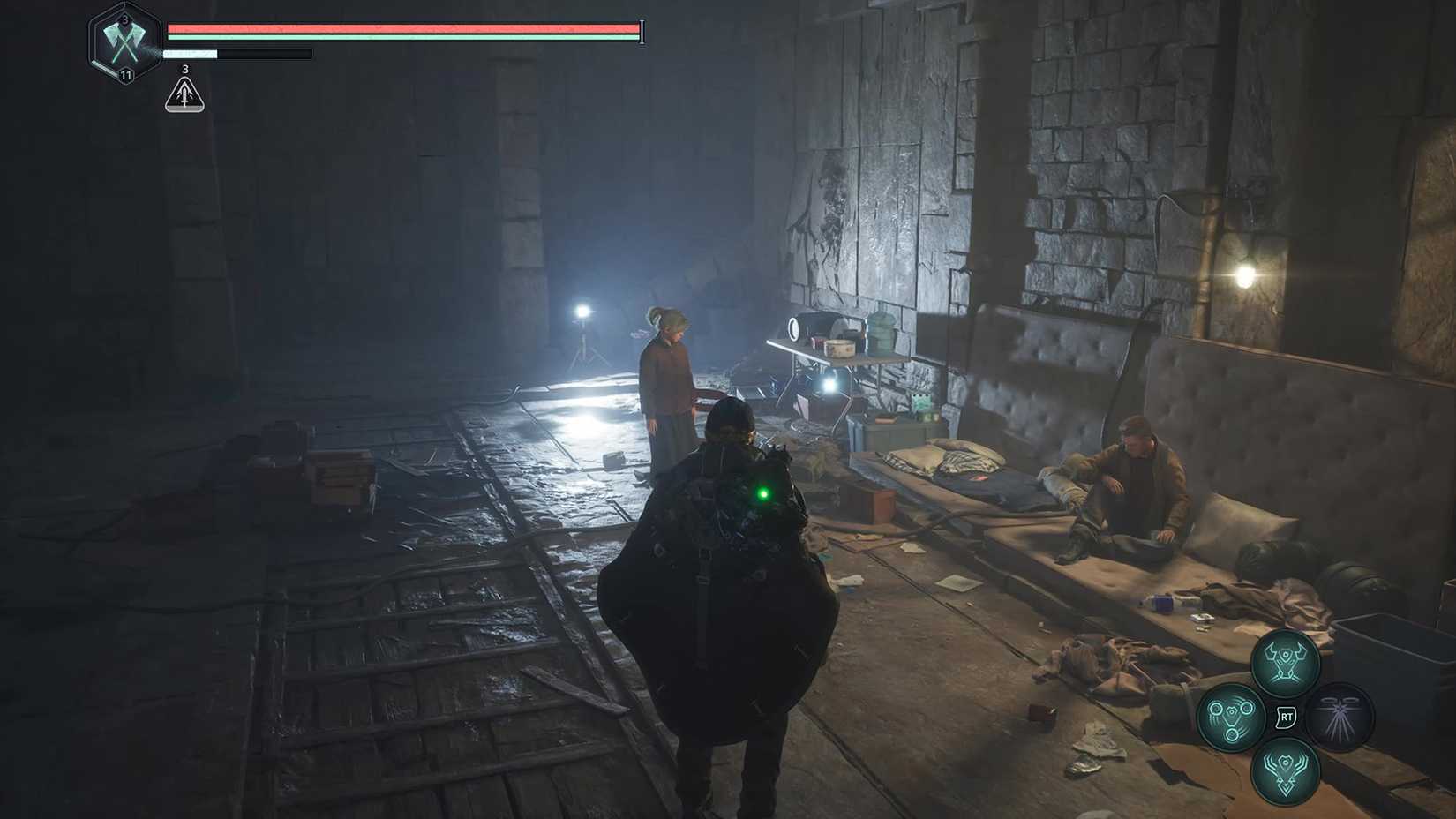Select the crossed axes weapon icon

pyautogui.click(x=124, y=40)
